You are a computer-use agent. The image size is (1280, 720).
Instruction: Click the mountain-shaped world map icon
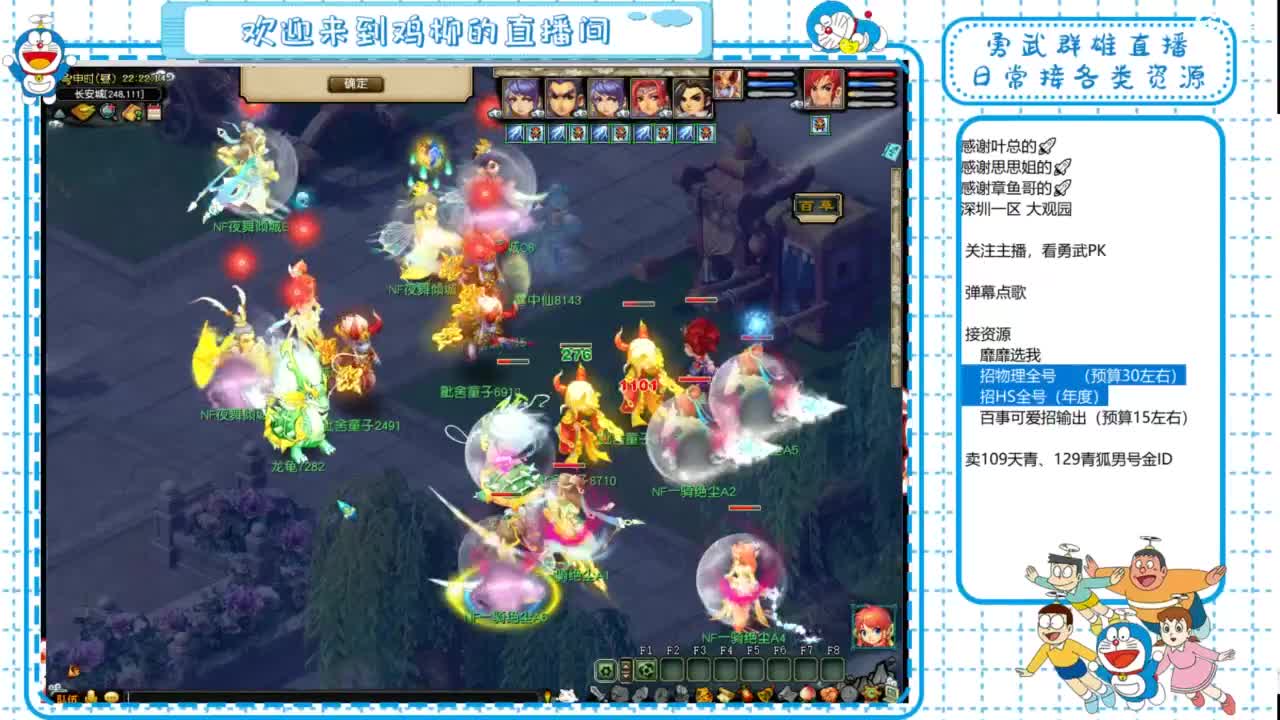click(x=60, y=112)
